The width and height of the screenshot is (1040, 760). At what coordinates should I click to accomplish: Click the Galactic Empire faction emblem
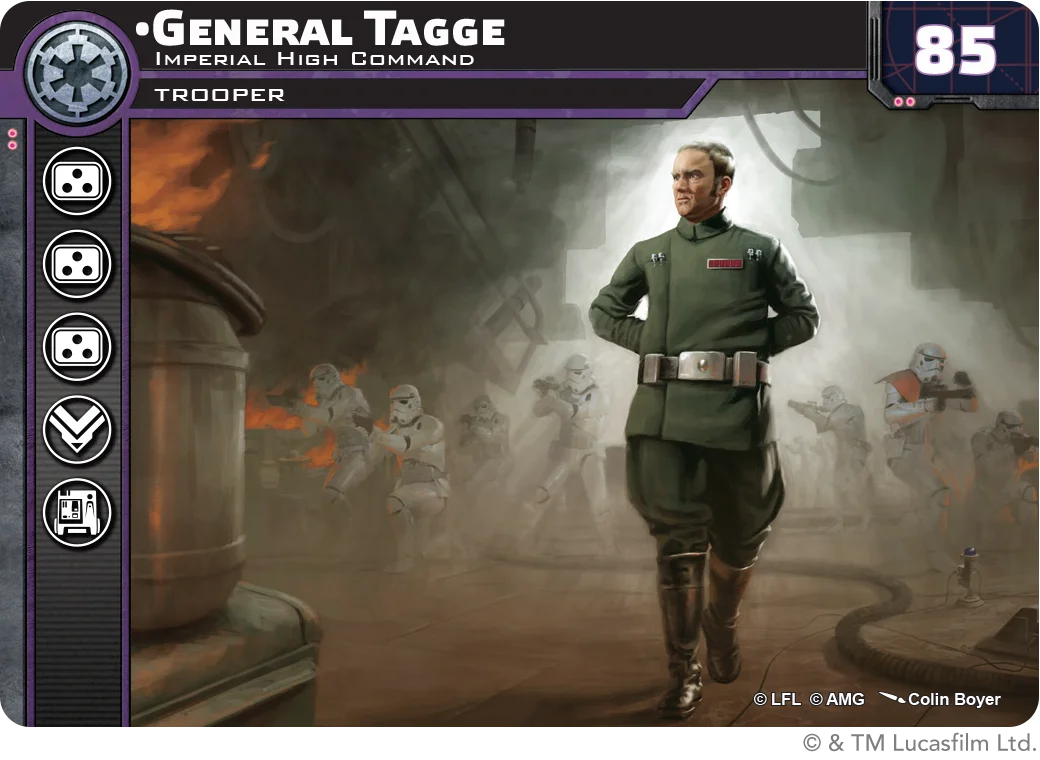[77, 71]
